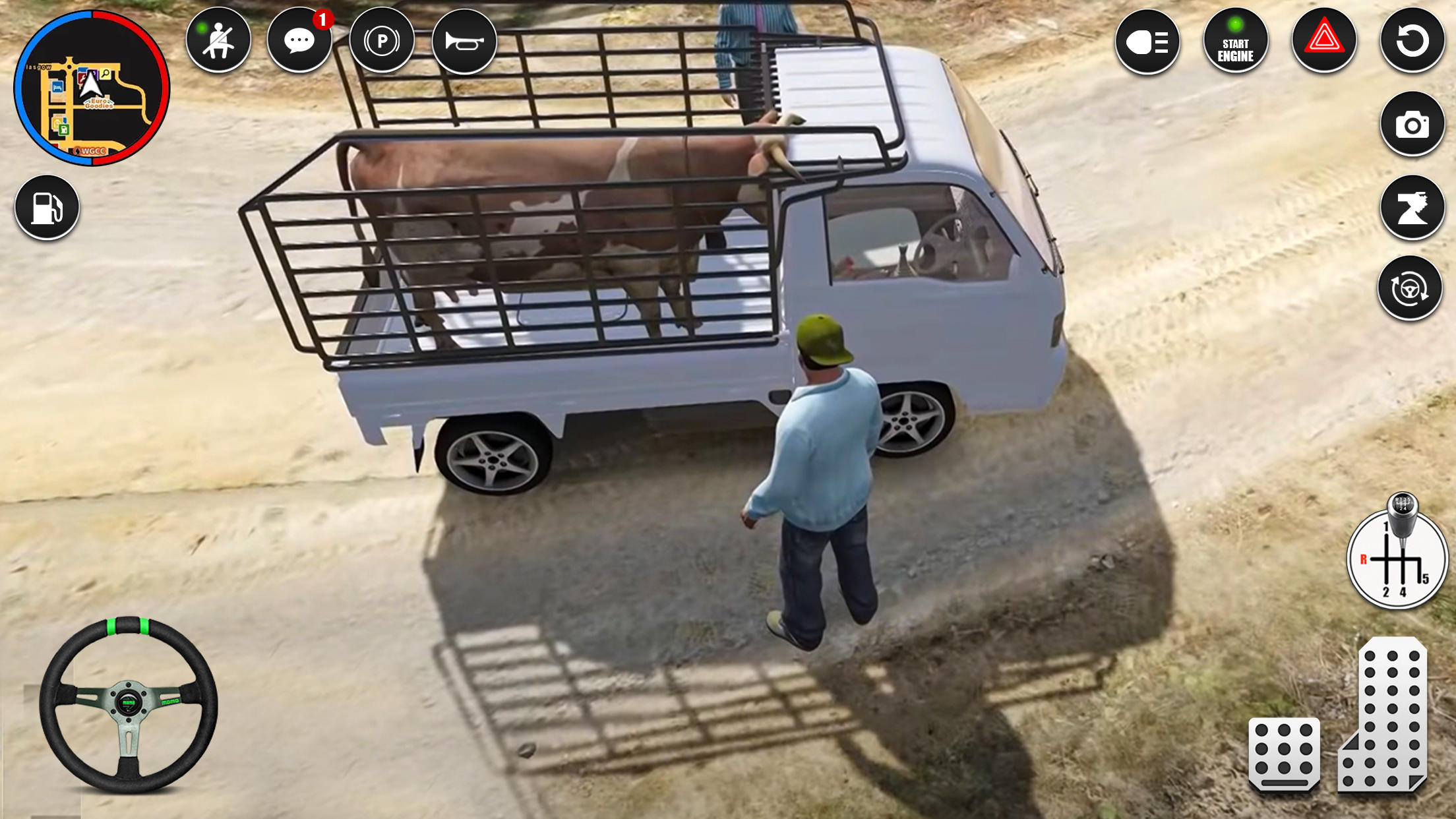Expand the minimap view
This screenshot has height=819, width=1456.
92,86
